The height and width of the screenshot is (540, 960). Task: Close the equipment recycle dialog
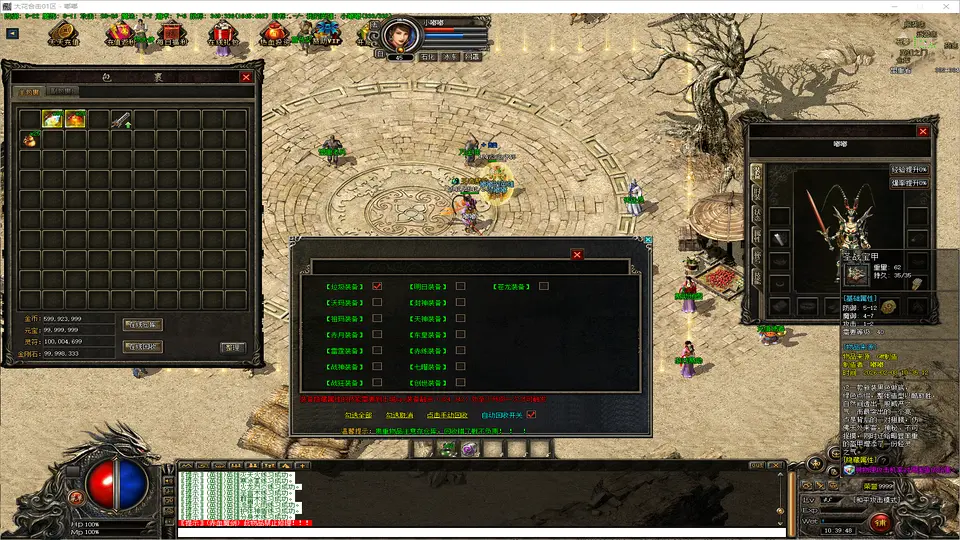[x=576, y=254]
